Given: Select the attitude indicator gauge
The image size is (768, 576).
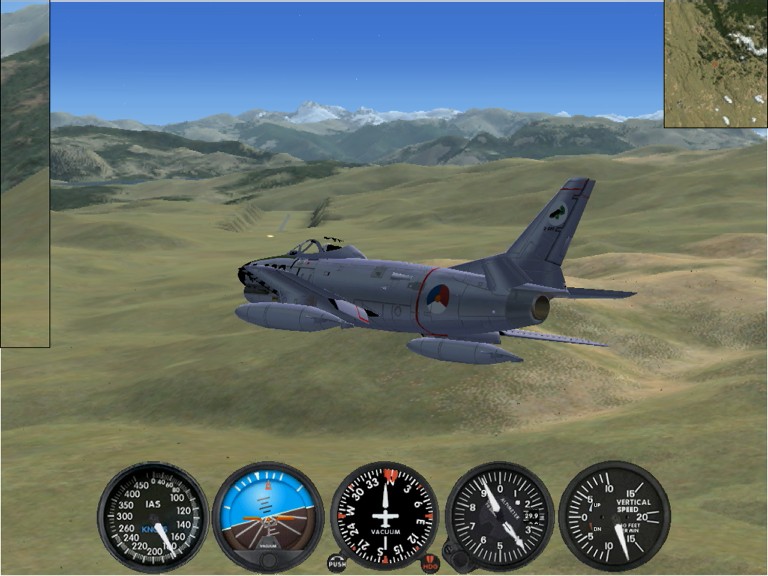Looking at the screenshot, I should [x=268, y=514].
